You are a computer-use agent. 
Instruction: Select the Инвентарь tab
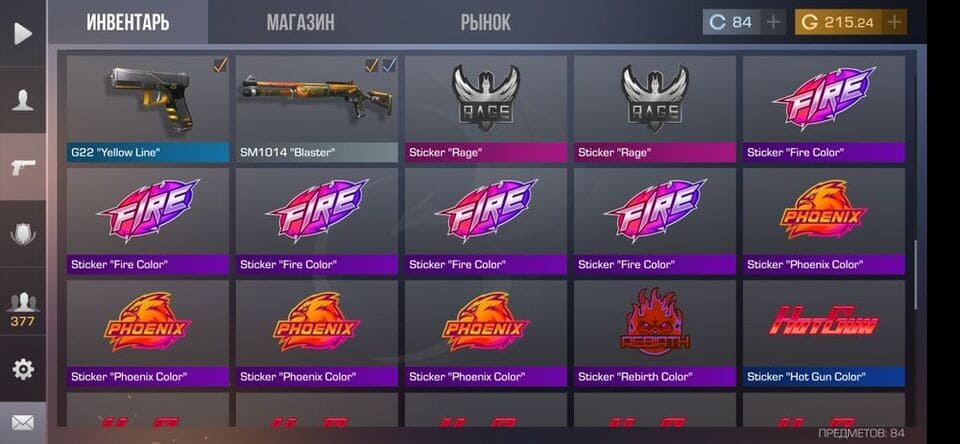coord(127,22)
